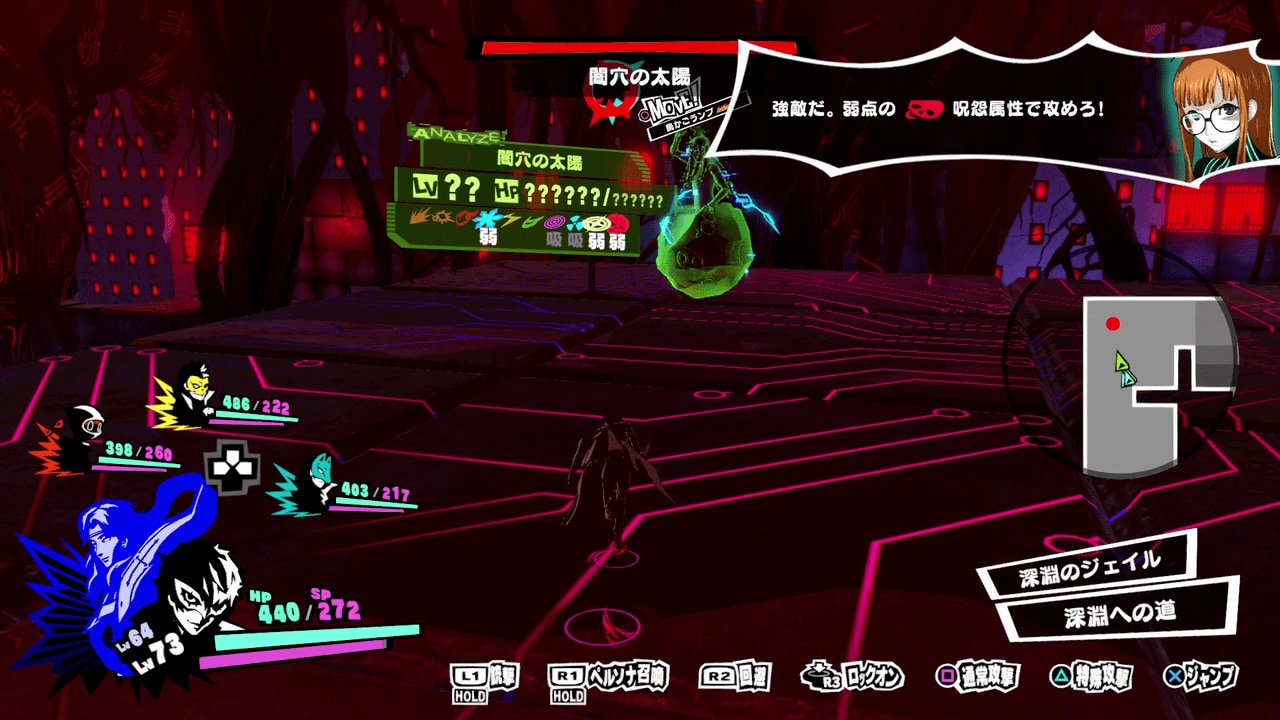
Task: Select the electric bolt icon in the weakness row
Action: (x=508, y=220)
